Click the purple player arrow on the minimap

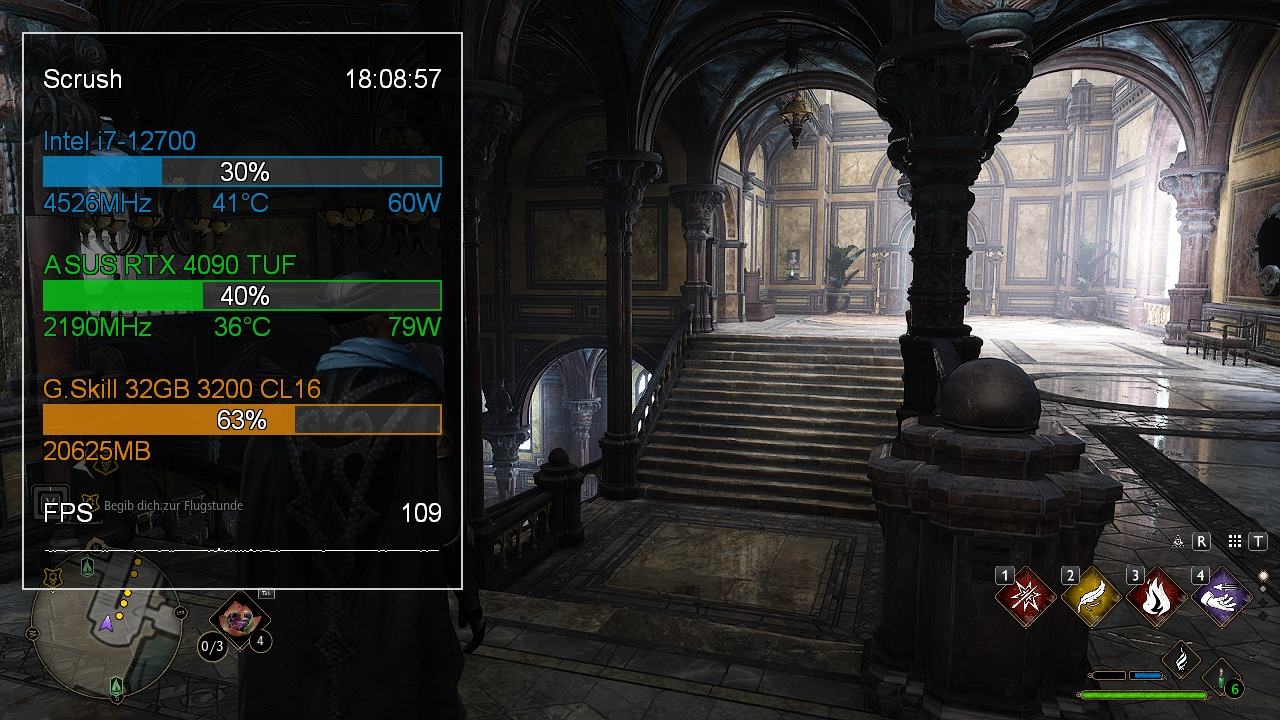click(106, 623)
